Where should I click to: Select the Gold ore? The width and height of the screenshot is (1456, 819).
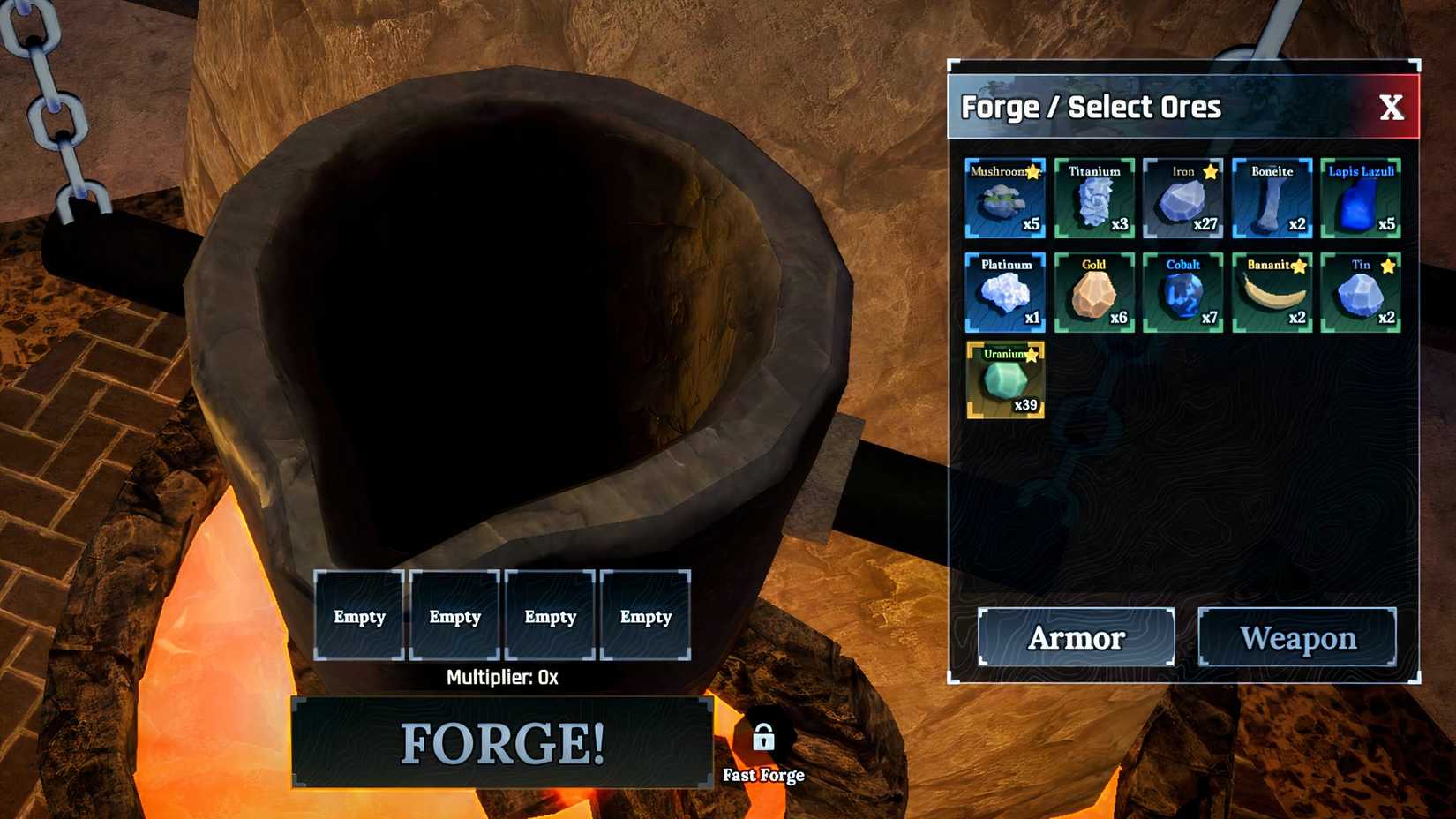(x=1095, y=296)
